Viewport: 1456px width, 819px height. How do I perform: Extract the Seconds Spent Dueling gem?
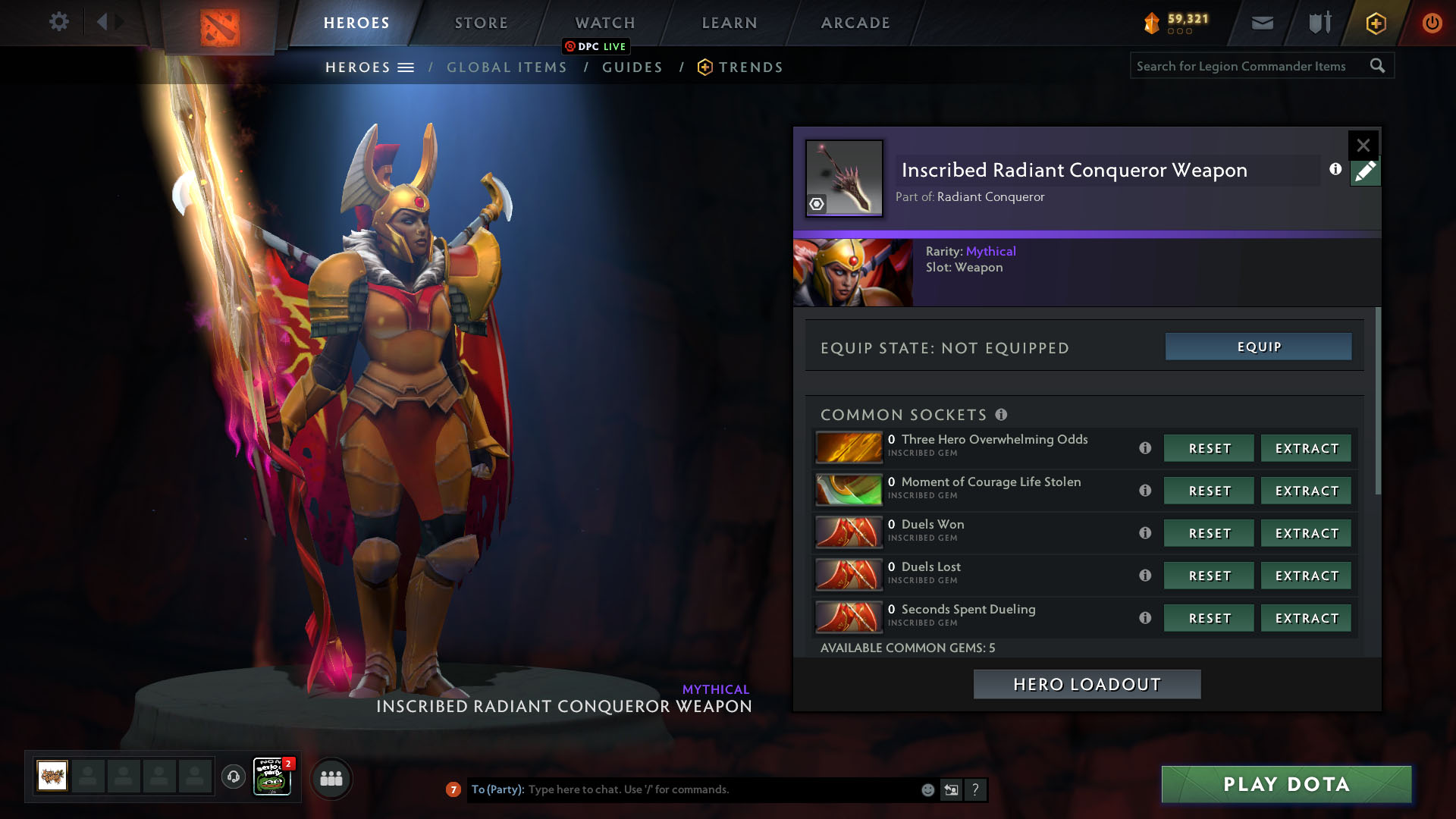(1306, 618)
